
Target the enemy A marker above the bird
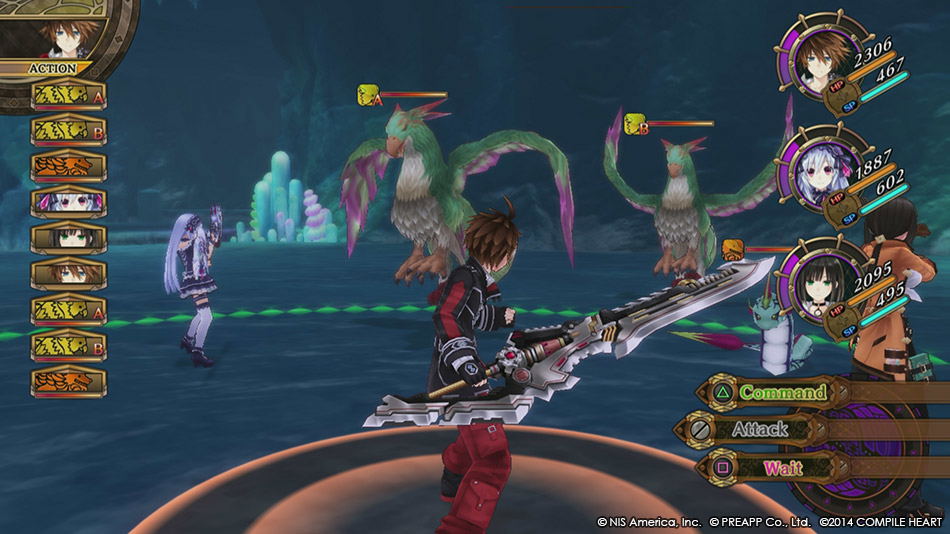click(368, 95)
